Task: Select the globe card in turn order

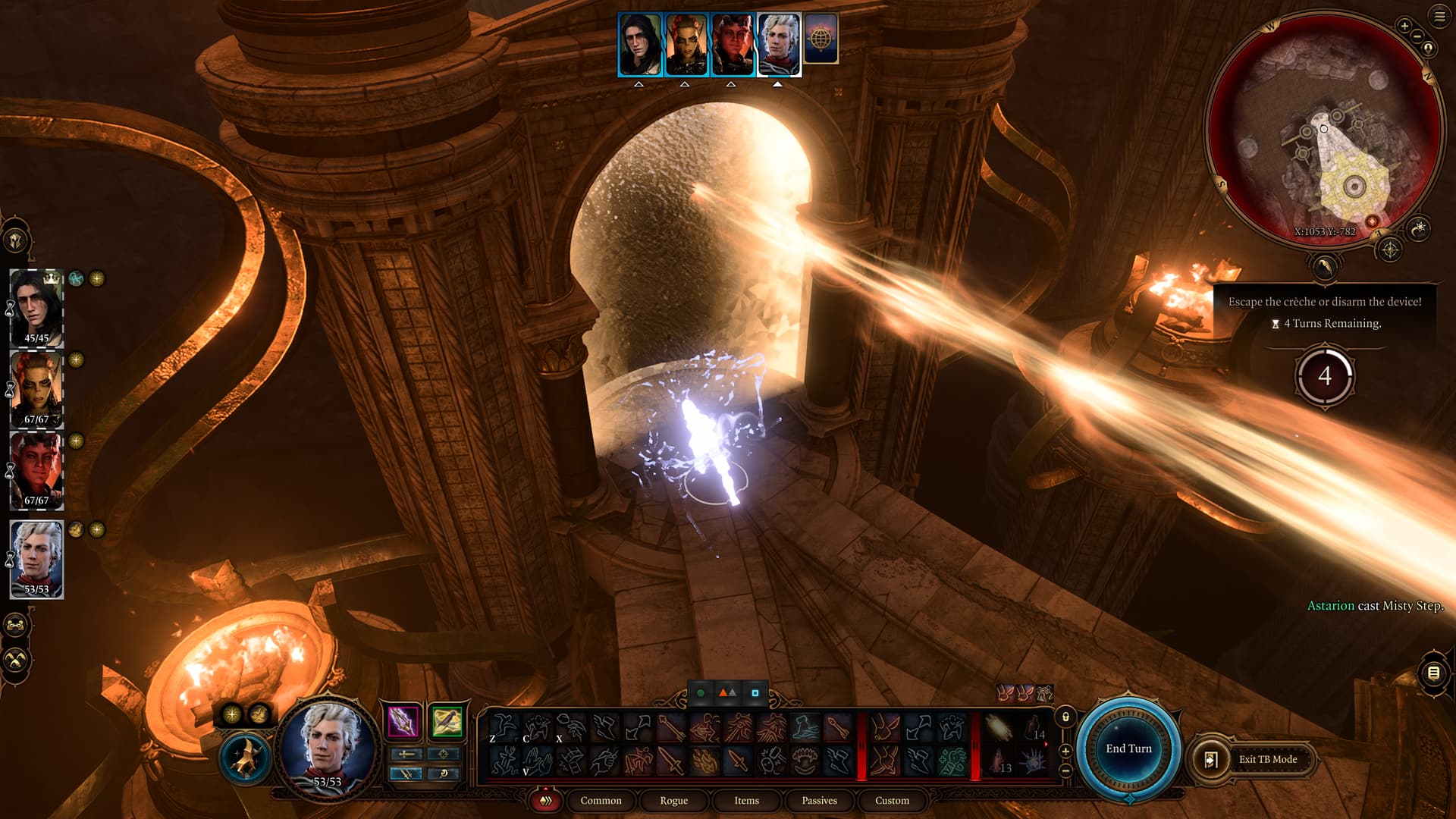Action: pyautogui.click(x=821, y=38)
